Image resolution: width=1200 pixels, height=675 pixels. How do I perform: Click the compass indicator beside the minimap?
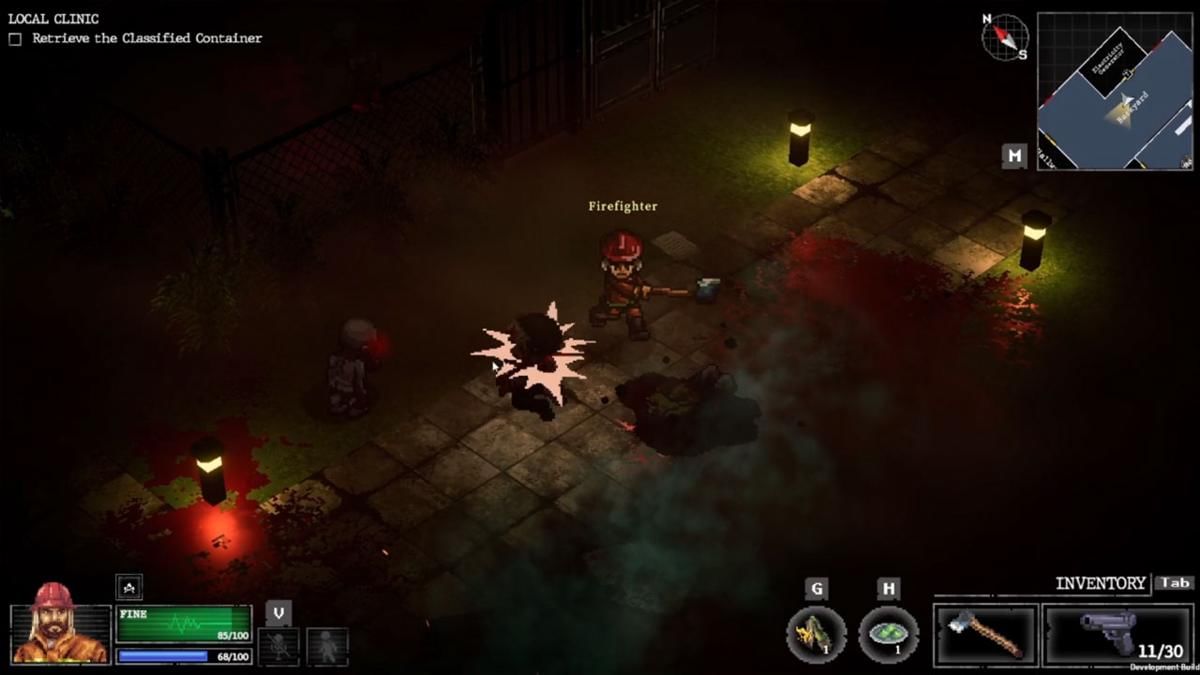tap(1005, 38)
